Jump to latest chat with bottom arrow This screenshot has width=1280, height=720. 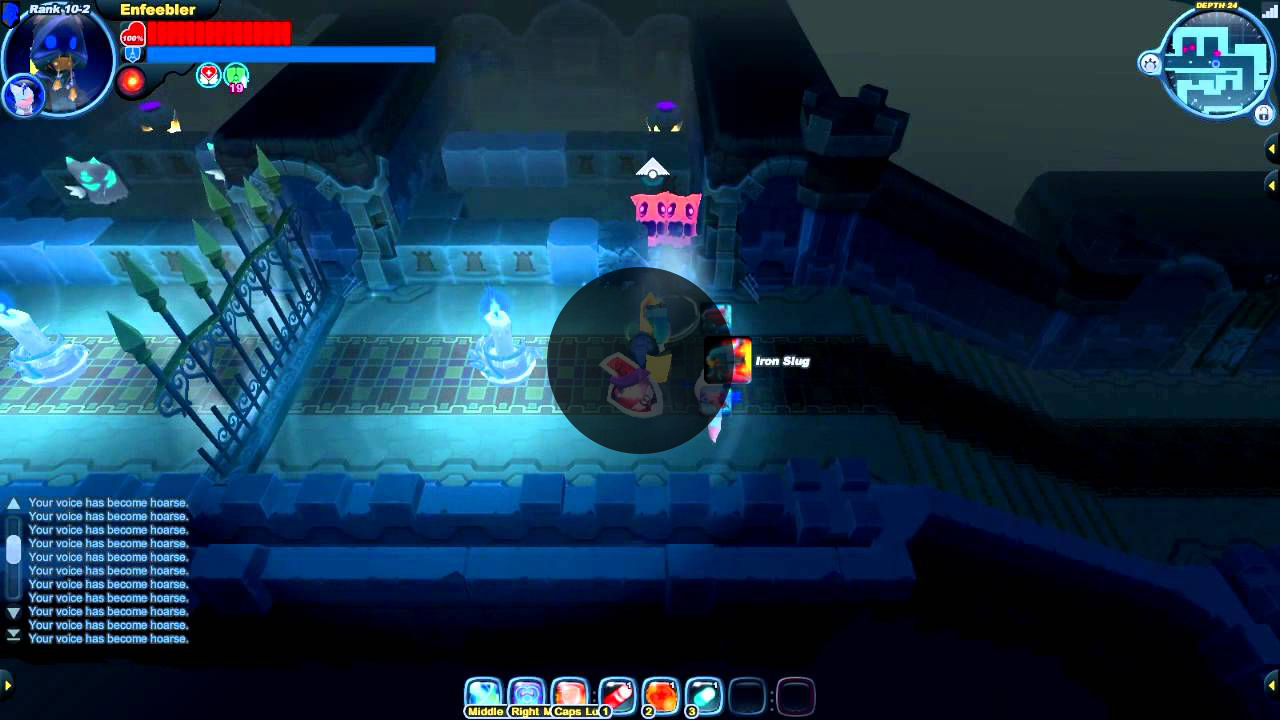(x=13, y=635)
